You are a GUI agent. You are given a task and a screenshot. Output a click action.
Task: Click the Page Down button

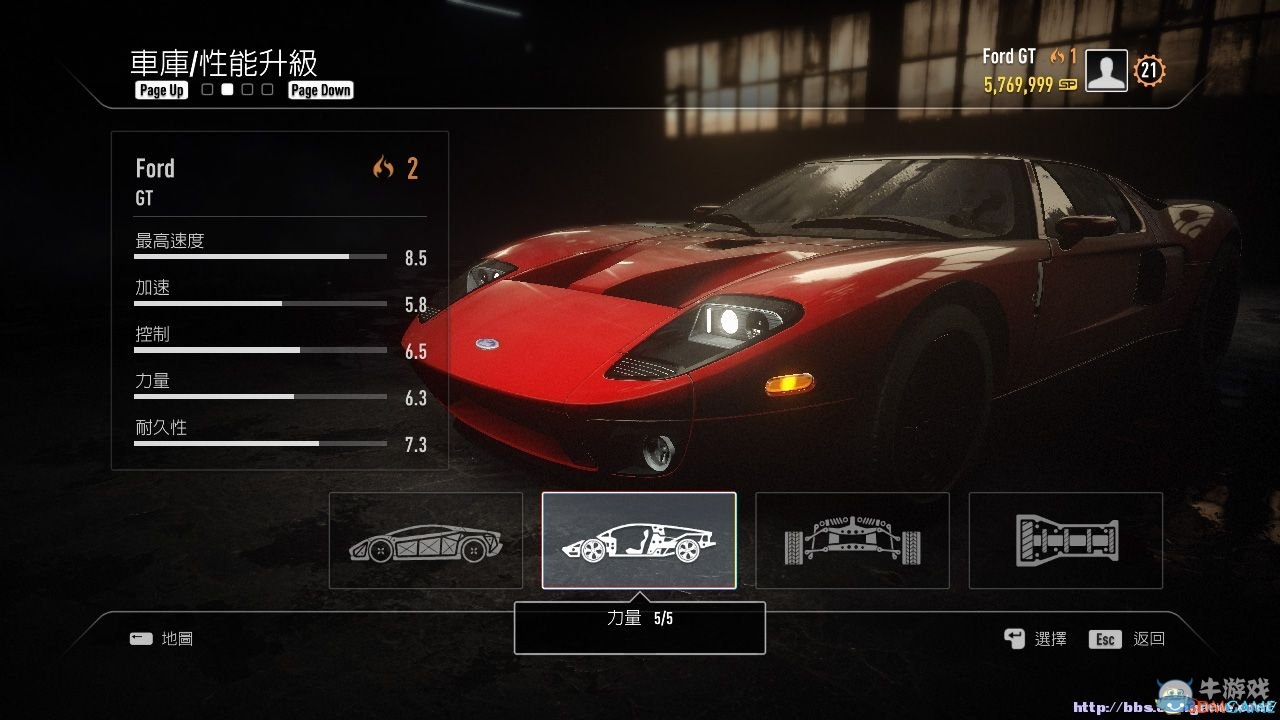point(320,89)
